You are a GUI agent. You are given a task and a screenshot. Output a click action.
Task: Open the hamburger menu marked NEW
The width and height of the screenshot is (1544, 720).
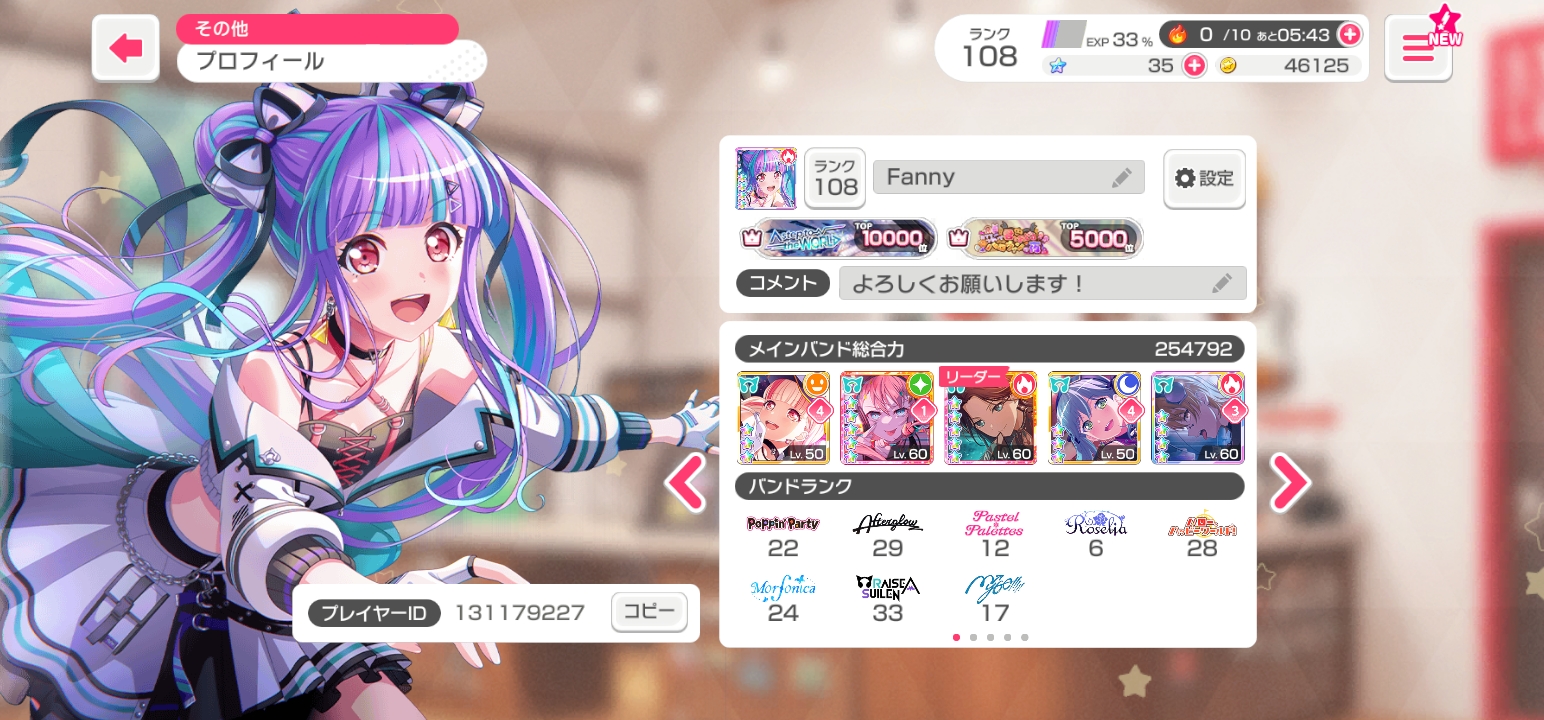(x=1418, y=48)
